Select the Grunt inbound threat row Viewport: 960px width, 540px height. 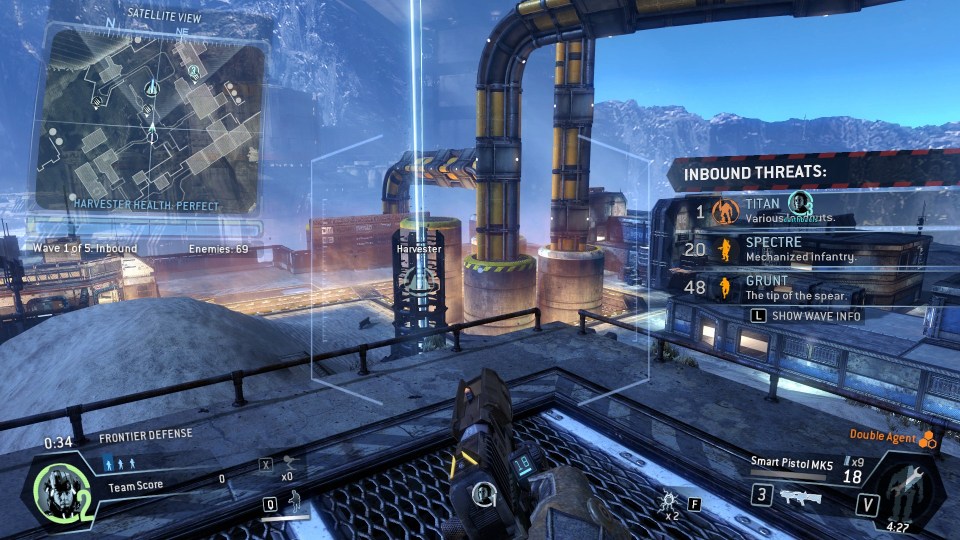790,288
